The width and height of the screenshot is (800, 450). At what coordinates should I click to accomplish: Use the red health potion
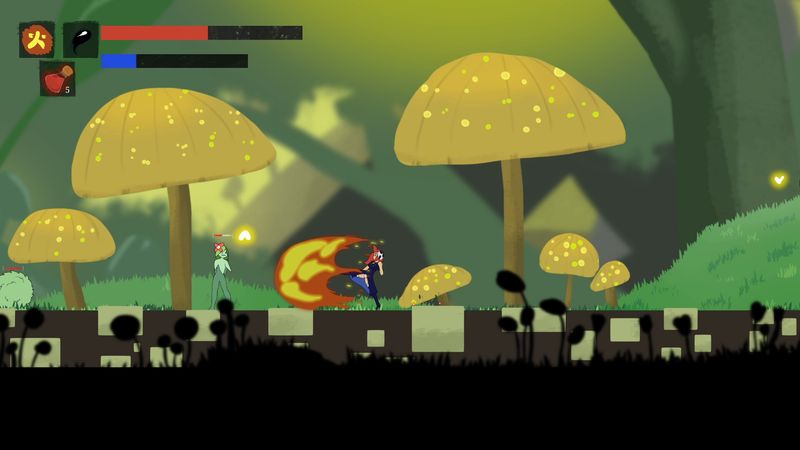click(x=57, y=79)
